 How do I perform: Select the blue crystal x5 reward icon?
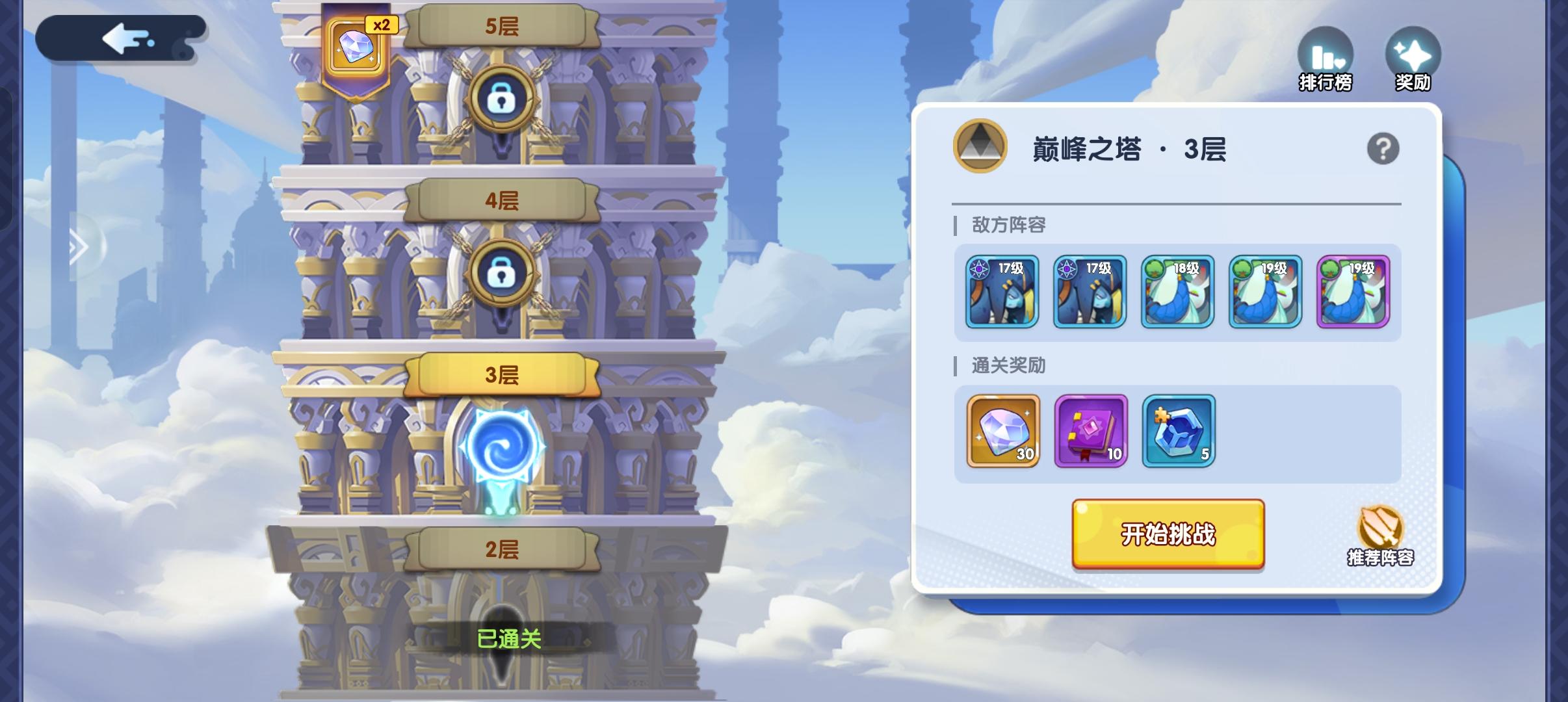tap(1179, 432)
